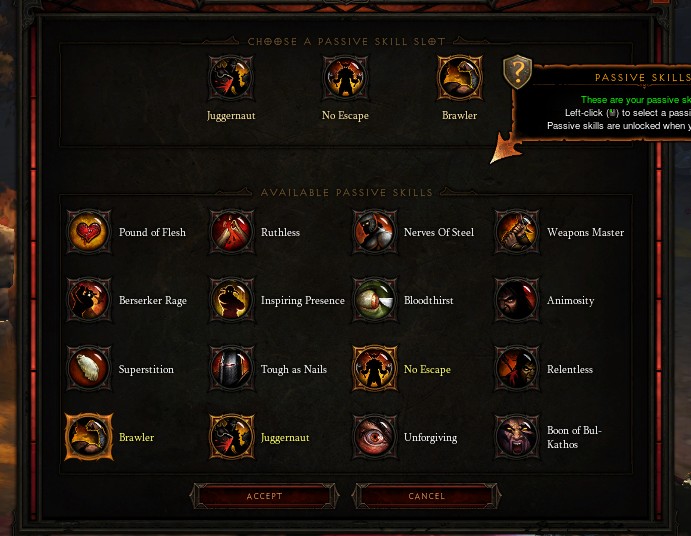Select the Superstition passive skill
Screen dimensions: 691x536
pos(89,369)
